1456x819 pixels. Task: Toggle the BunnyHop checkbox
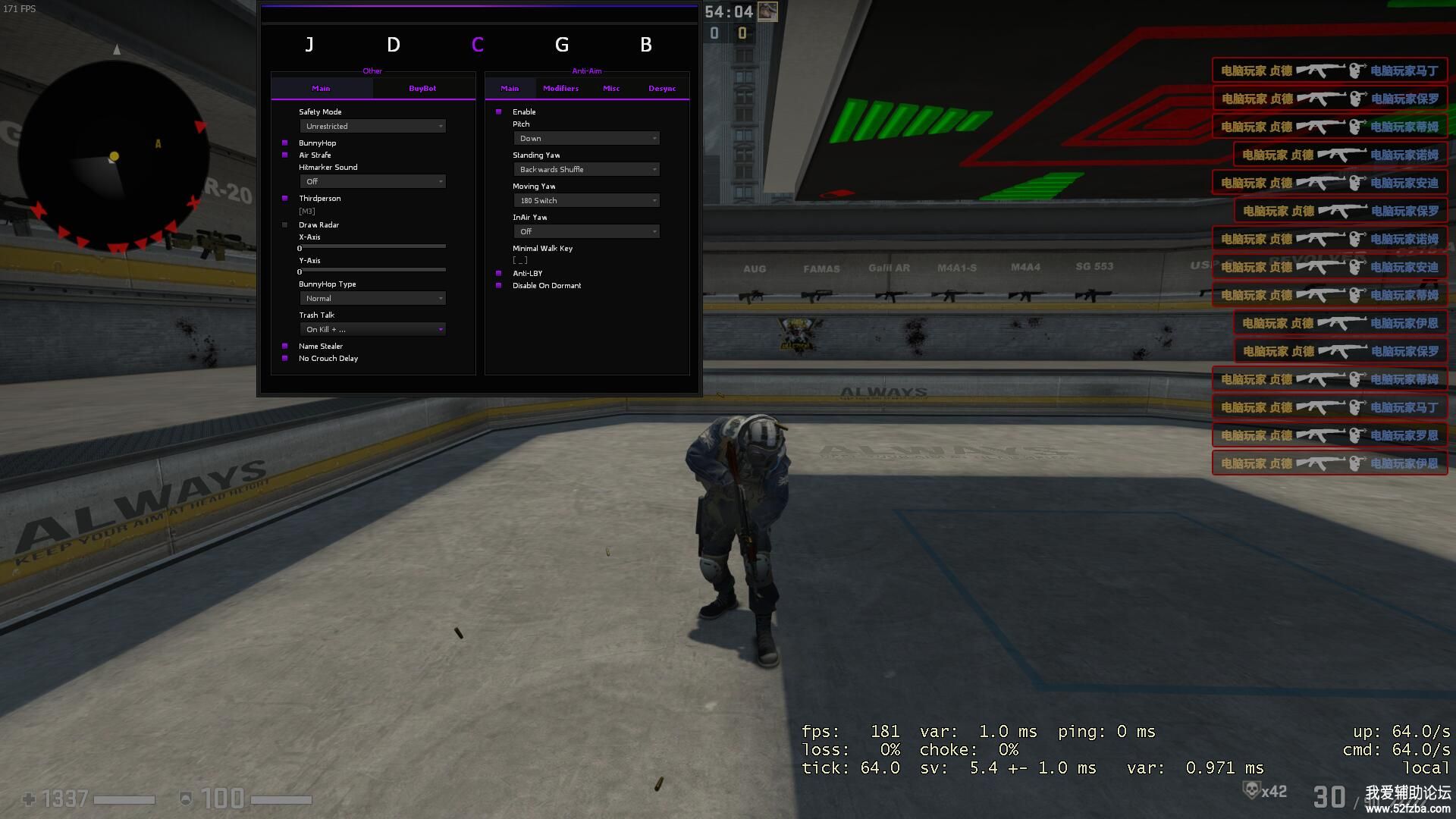point(285,143)
